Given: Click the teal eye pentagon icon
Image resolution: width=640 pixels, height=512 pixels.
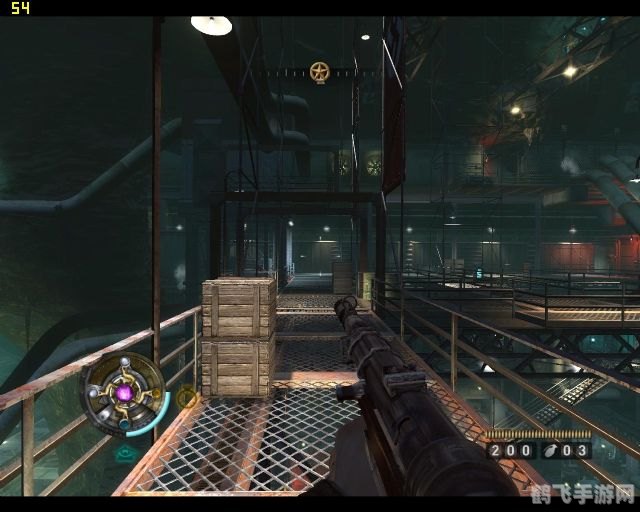Looking at the screenshot, I should point(126,453).
